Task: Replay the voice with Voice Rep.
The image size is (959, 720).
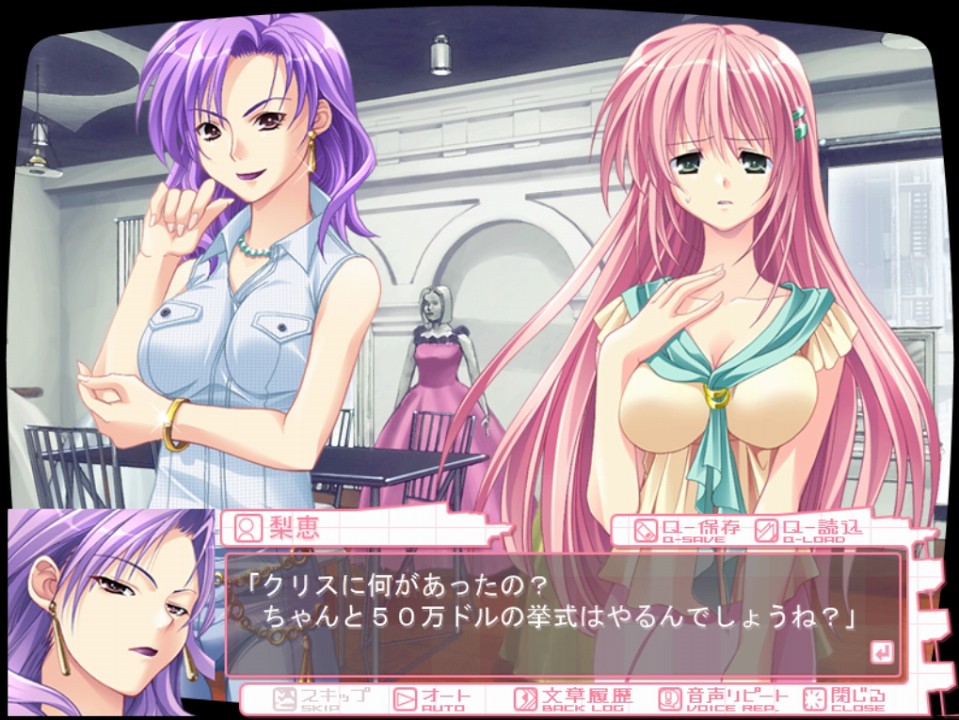Action: (x=725, y=698)
